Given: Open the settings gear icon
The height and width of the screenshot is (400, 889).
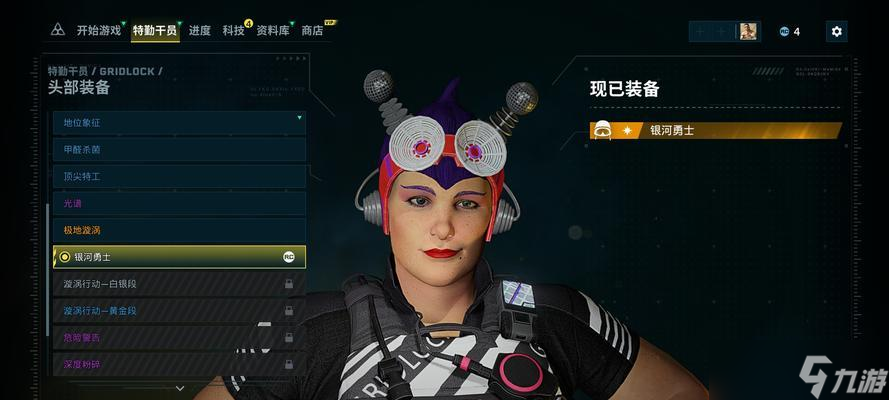Looking at the screenshot, I should point(837,32).
